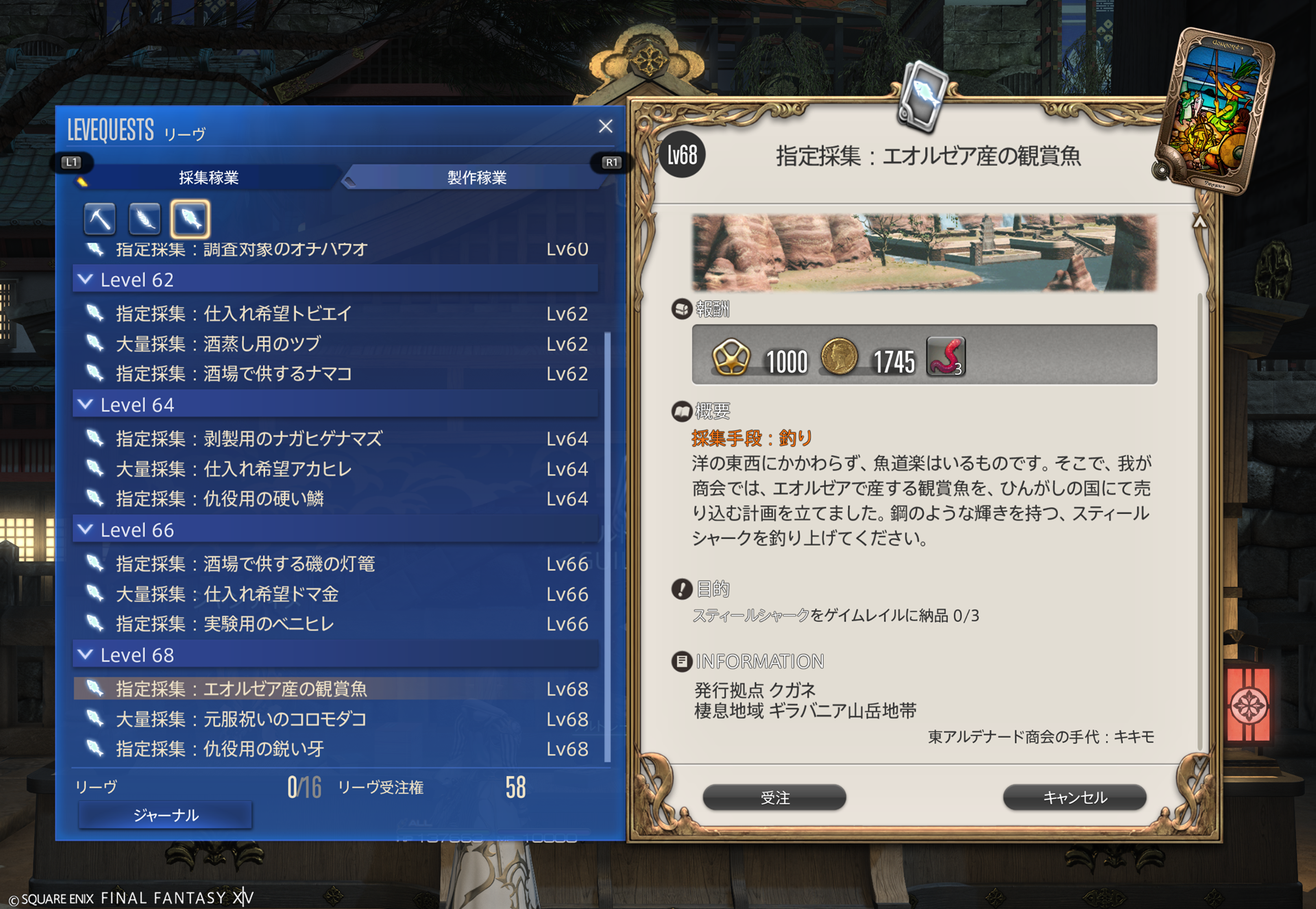The height and width of the screenshot is (909, 1316).
Task: Choose leve 大量採集：元服祝いのコロモダコ
Action: 241,719
